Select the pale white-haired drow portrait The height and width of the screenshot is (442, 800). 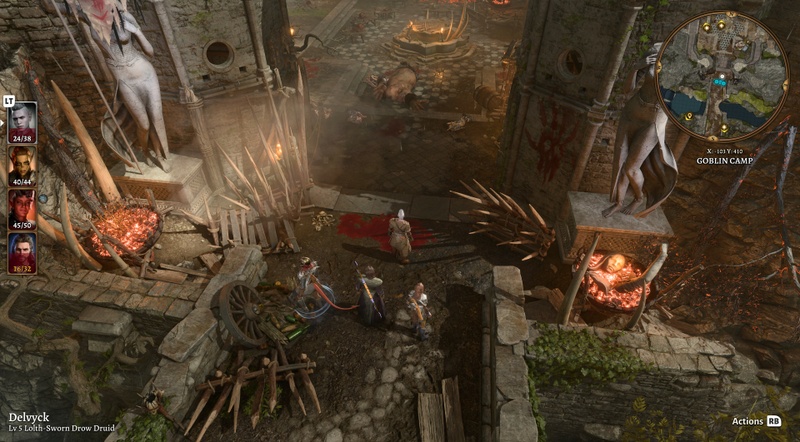click(22, 118)
